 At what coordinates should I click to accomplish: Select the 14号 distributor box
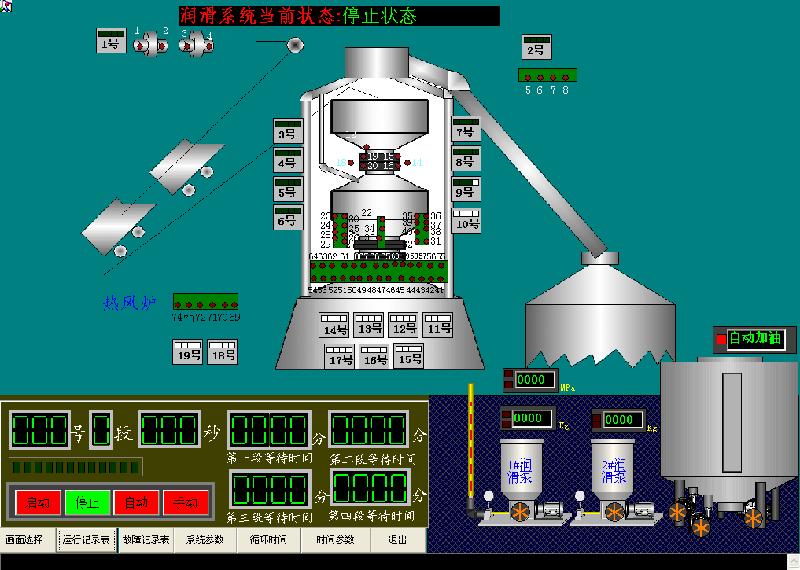click(x=336, y=327)
